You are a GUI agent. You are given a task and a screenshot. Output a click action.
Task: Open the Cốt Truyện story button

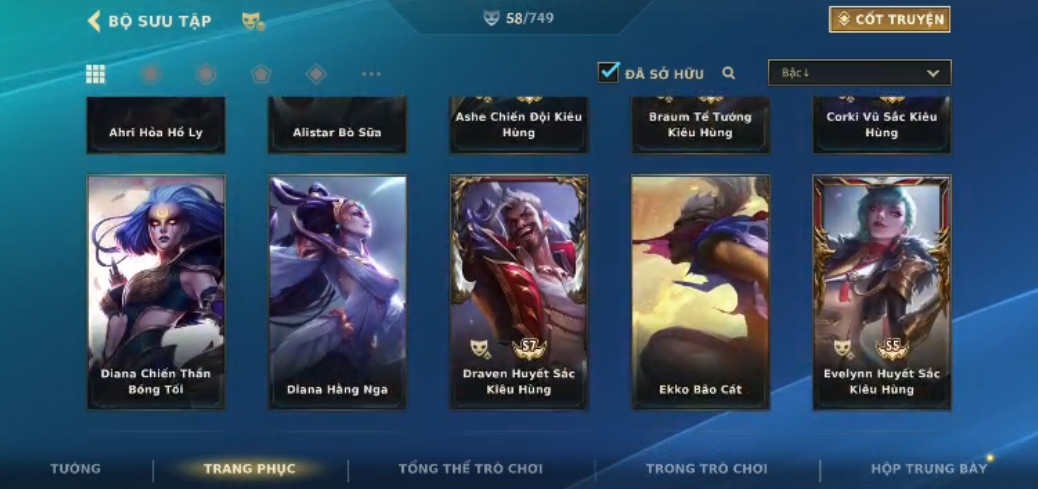point(889,20)
